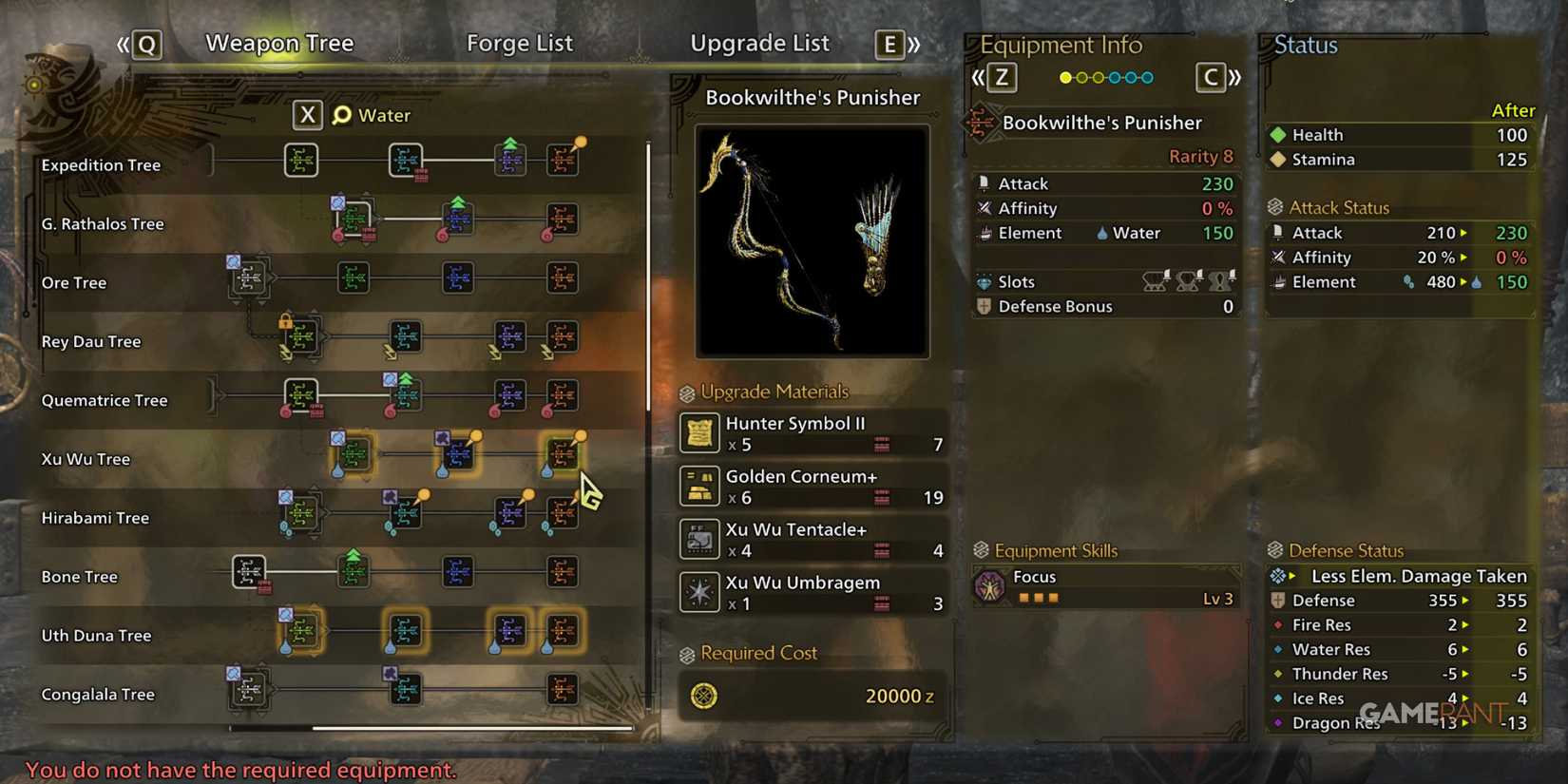This screenshot has width=1568, height=784.
Task: Click the Hunter Symbol II material icon
Action: (x=699, y=433)
